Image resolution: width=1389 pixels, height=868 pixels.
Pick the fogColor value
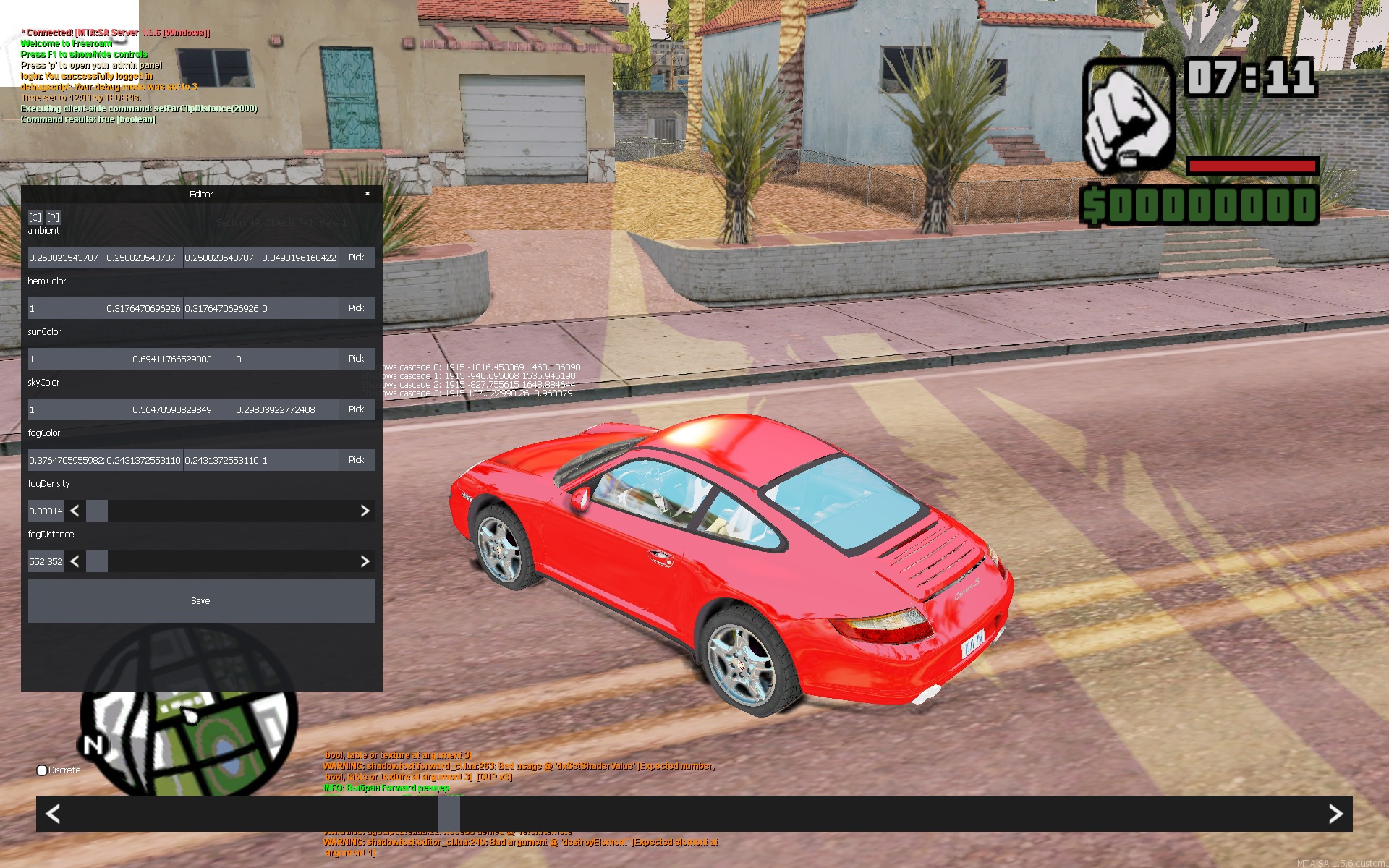click(x=357, y=460)
